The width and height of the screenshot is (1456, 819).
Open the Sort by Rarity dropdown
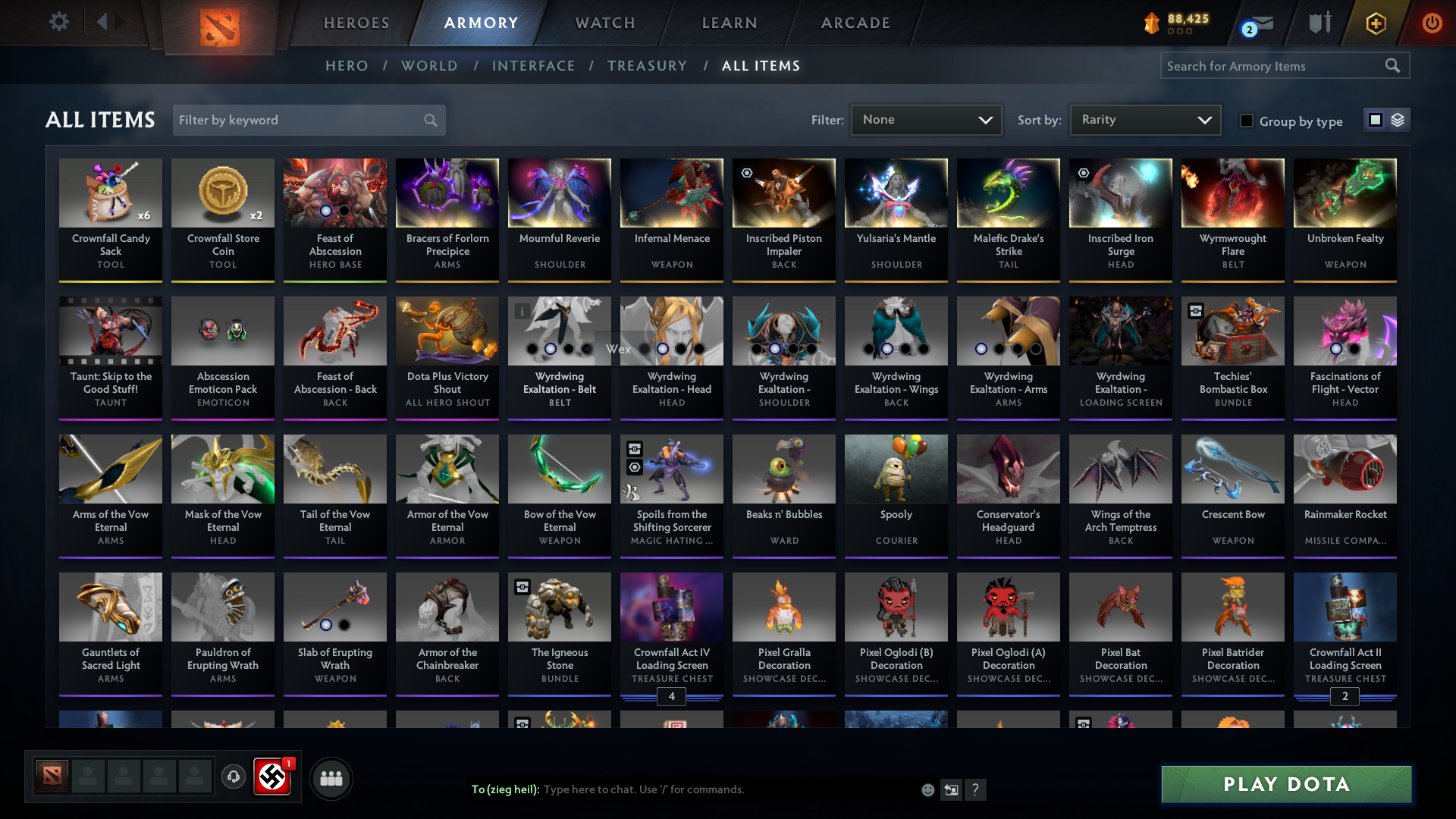(x=1144, y=119)
